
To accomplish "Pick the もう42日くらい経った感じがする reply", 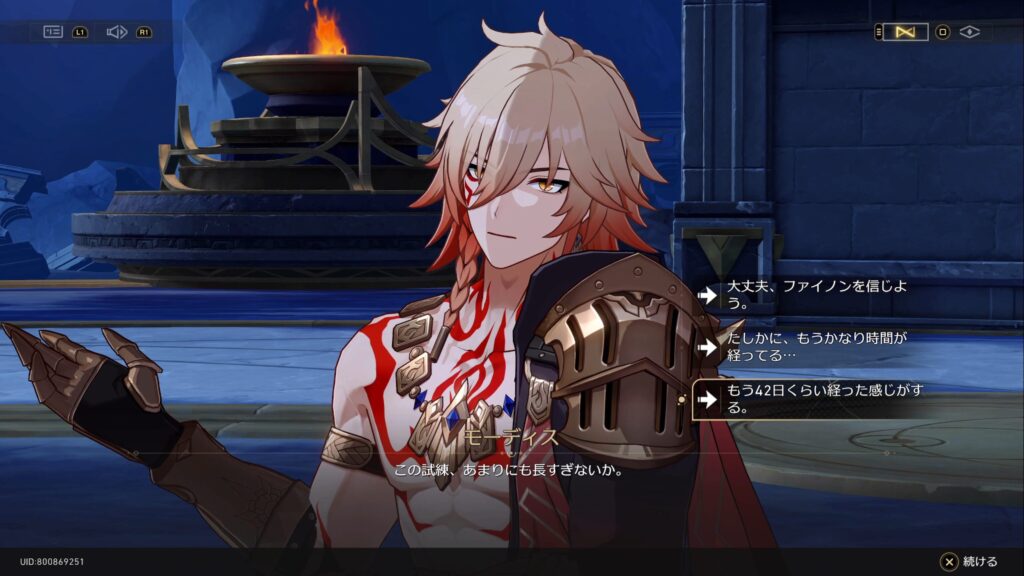I will [x=805, y=399].
